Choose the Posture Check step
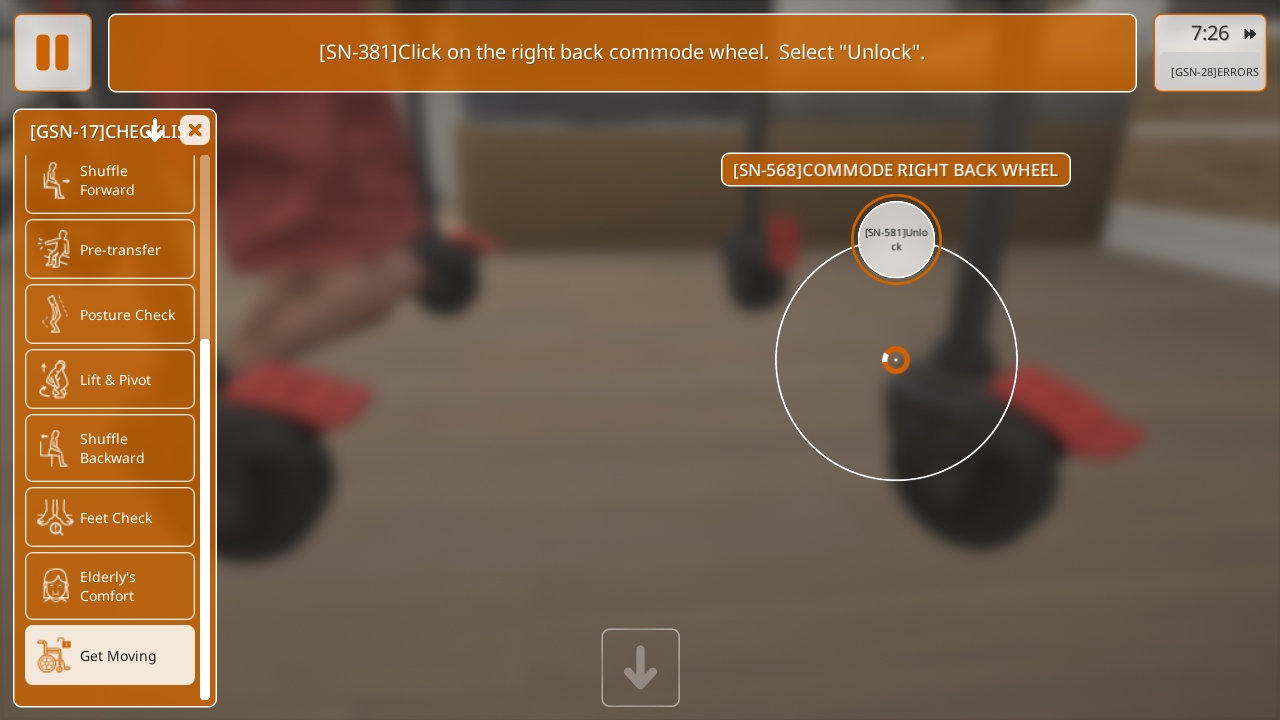Image resolution: width=1280 pixels, height=720 pixels. tap(110, 314)
